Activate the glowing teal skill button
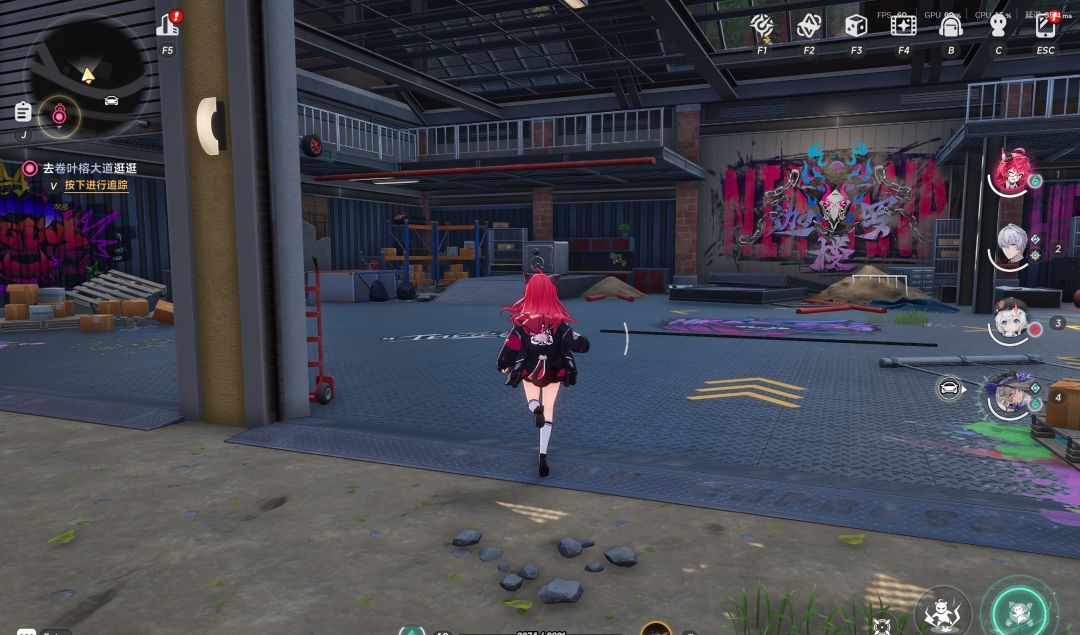The width and height of the screenshot is (1080, 635). [x=1018, y=607]
